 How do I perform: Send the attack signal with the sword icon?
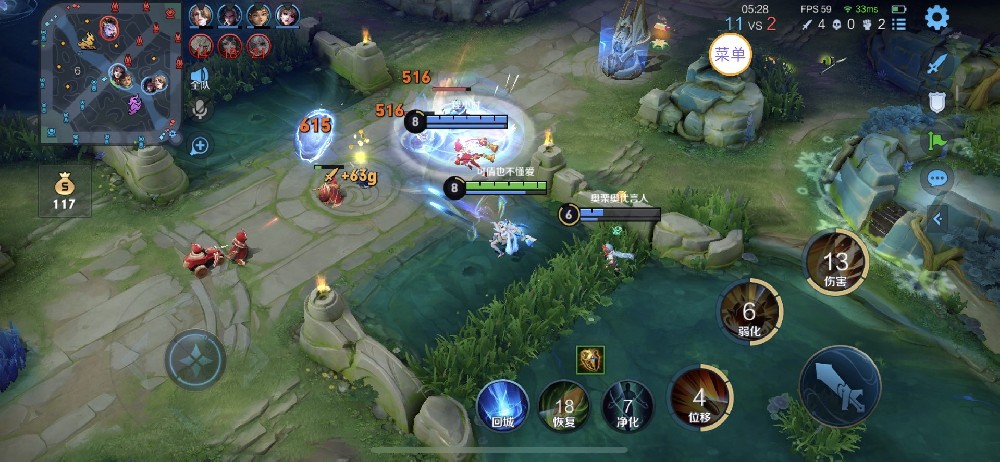[937, 62]
